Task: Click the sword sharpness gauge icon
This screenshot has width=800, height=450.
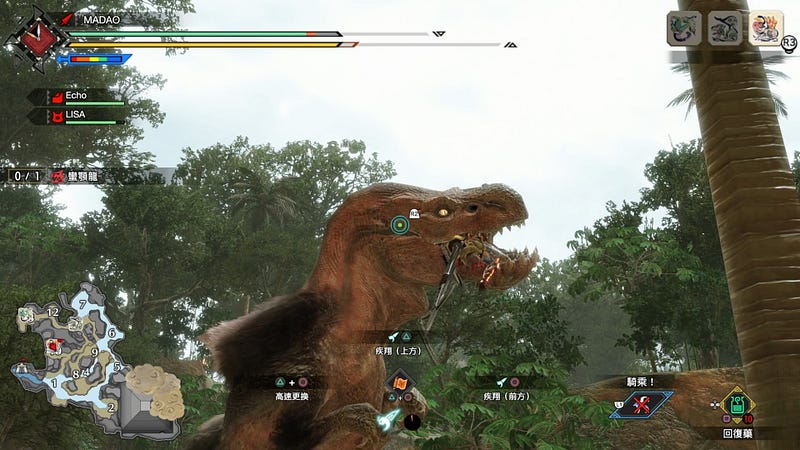Action: tap(95, 59)
